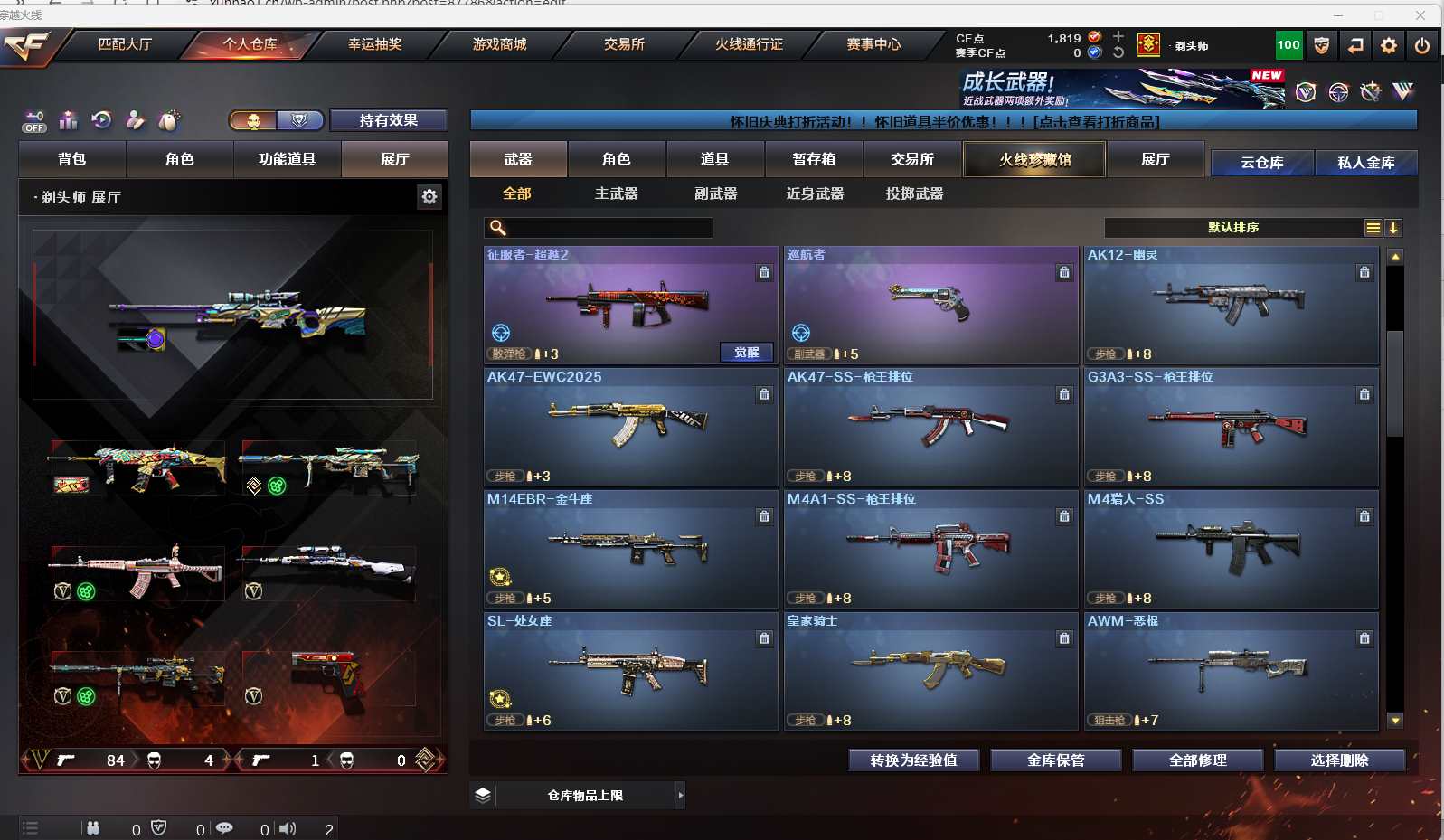The image size is (1444, 840).
Task: Delete M4猎人-SS via its trash icon
Action: coord(1364,516)
